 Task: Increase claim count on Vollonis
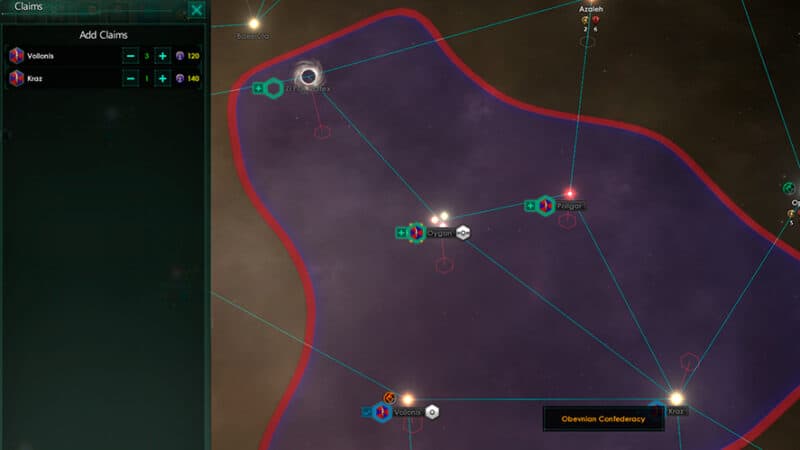(x=162, y=56)
